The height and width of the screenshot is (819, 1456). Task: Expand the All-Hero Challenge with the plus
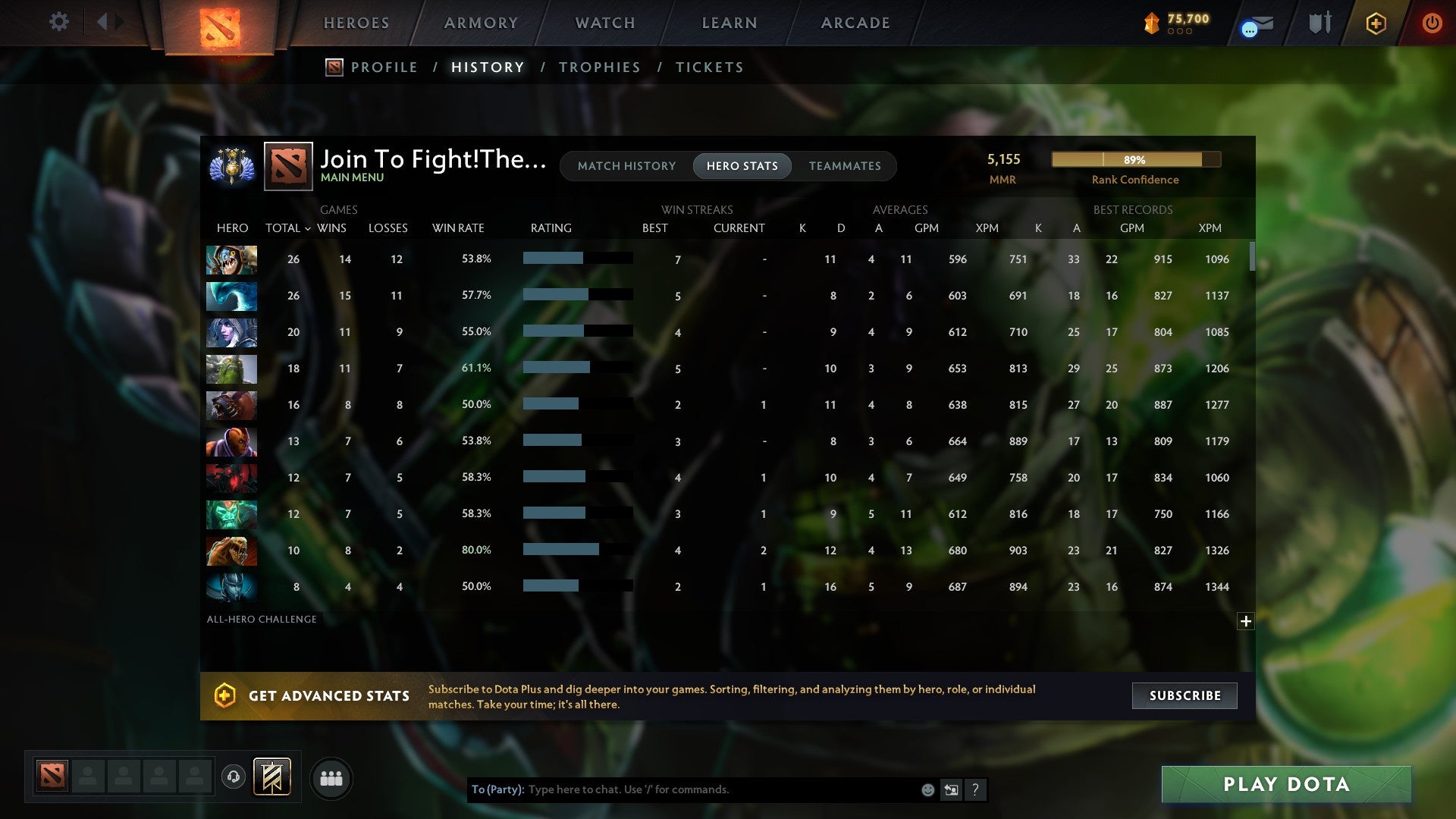click(x=1246, y=620)
